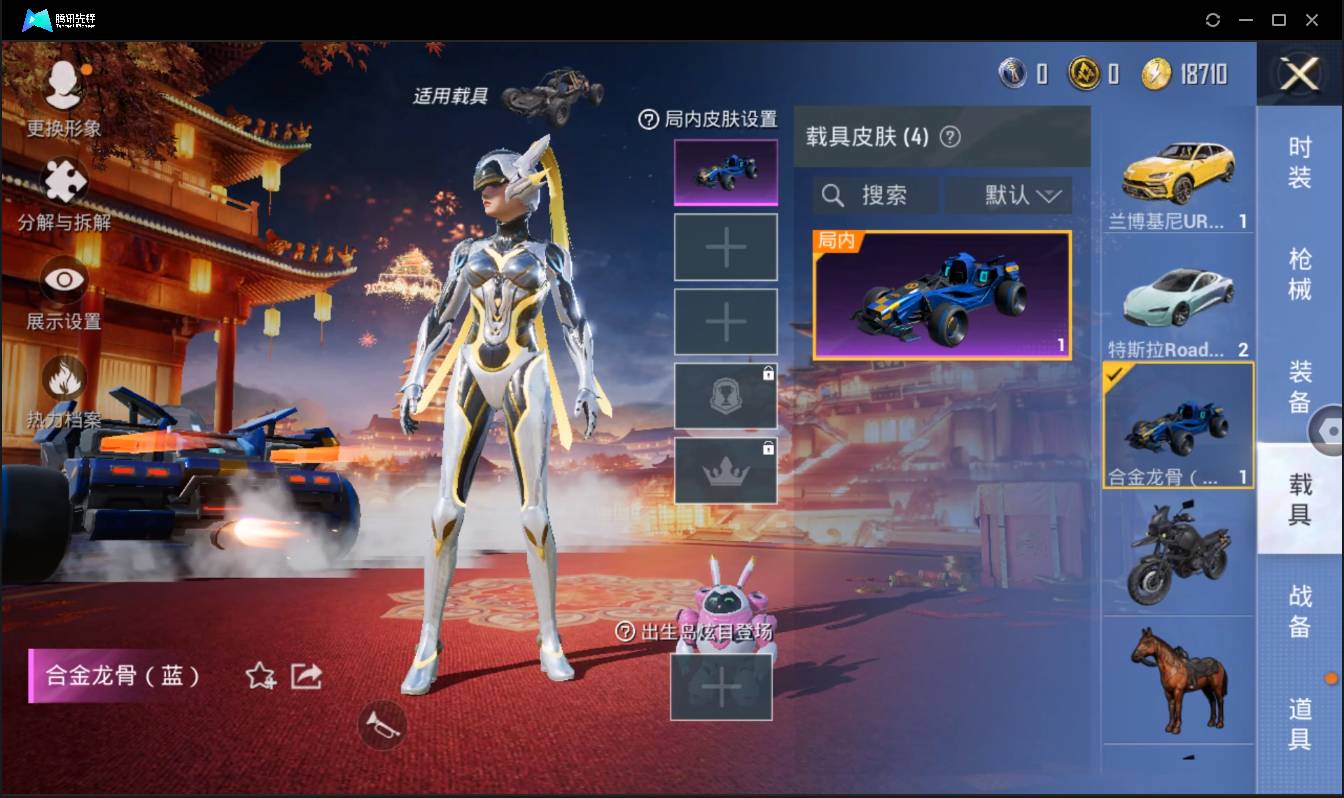The image size is (1344, 798).
Task: Add a 出生岛炫目登场 spawn island effect
Action: [722, 688]
